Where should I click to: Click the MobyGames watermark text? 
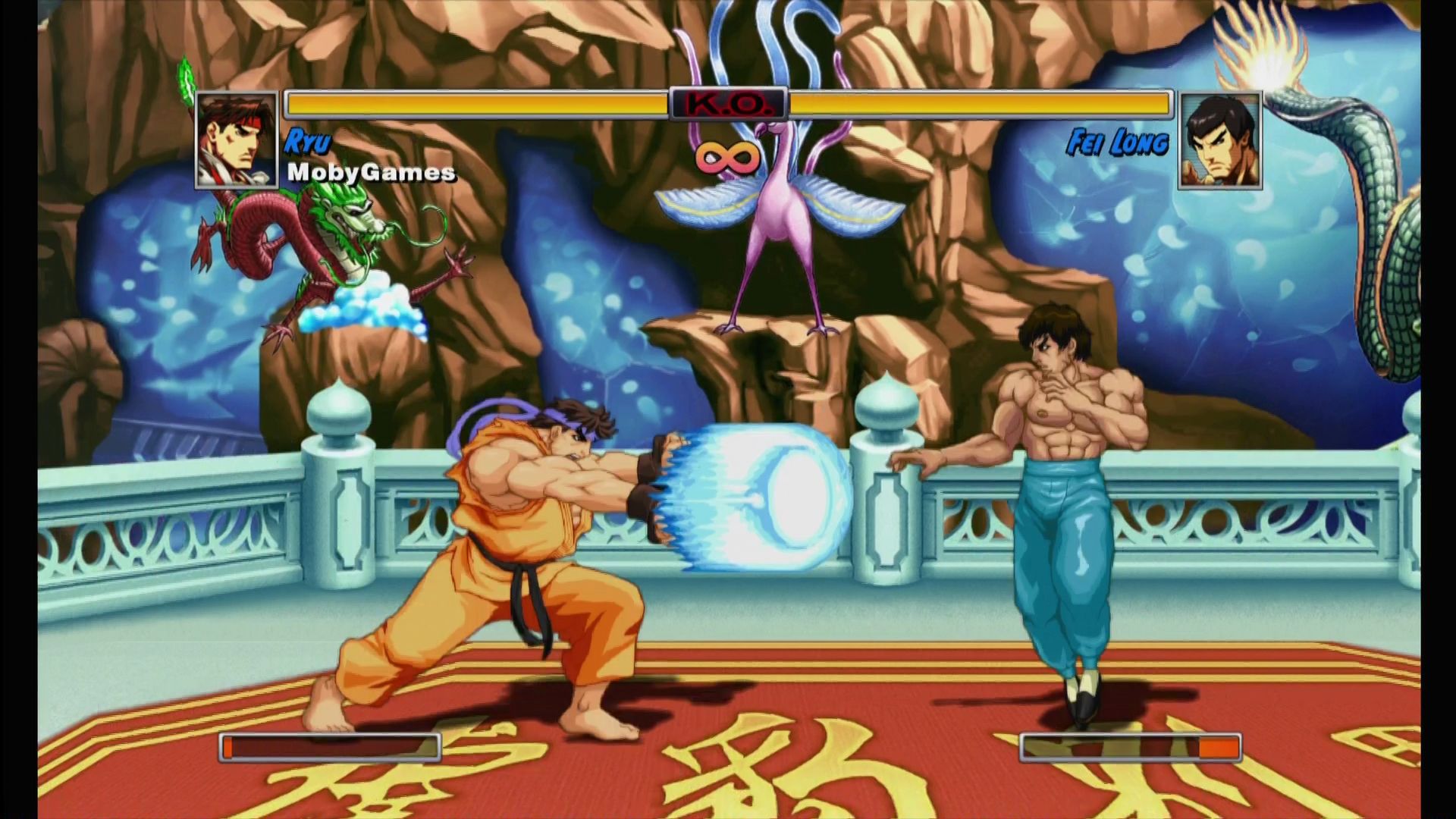coord(370,174)
